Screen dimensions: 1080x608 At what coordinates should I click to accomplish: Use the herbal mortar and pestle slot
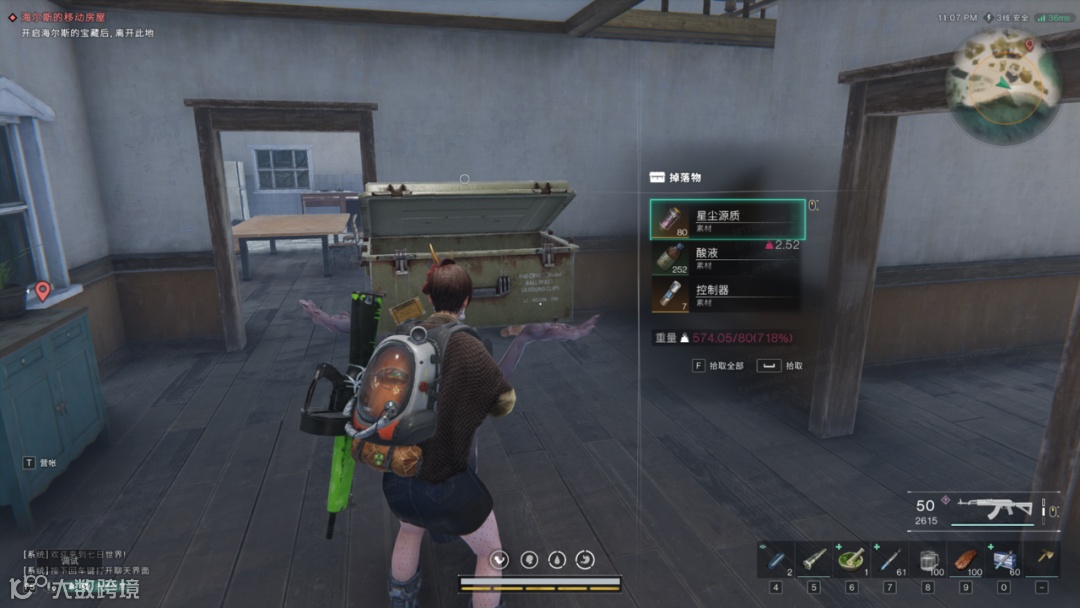(852, 559)
